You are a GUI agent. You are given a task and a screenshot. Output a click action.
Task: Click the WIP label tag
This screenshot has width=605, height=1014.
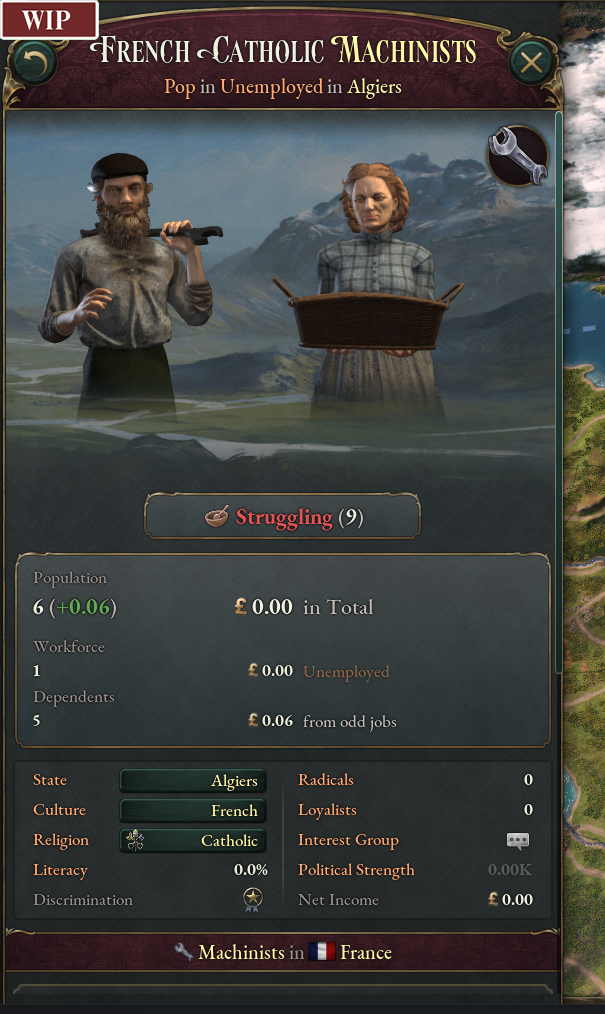(47, 19)
